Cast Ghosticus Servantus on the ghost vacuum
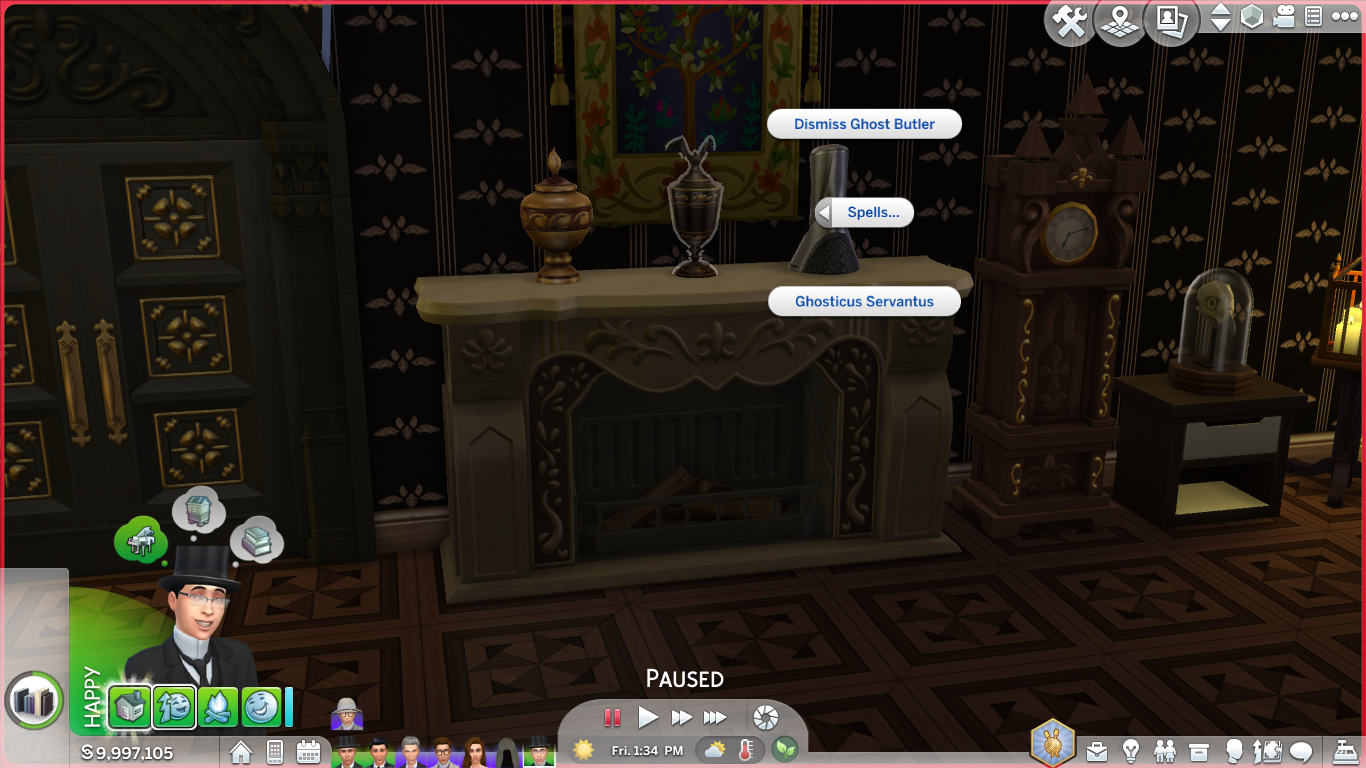The image size is (1366, 768). click(x=864, y=301)
